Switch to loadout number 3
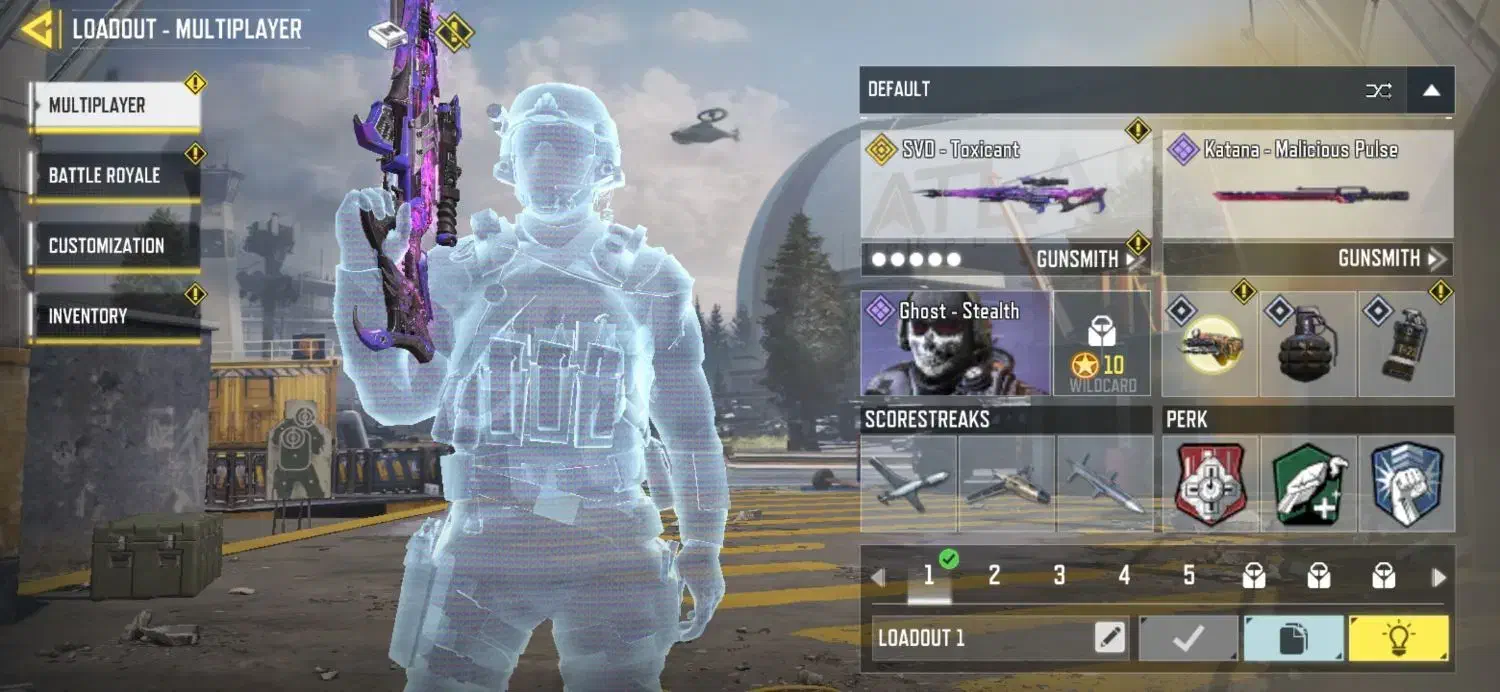This screenshot has height=692, width=1500. tap(1059, 576)
